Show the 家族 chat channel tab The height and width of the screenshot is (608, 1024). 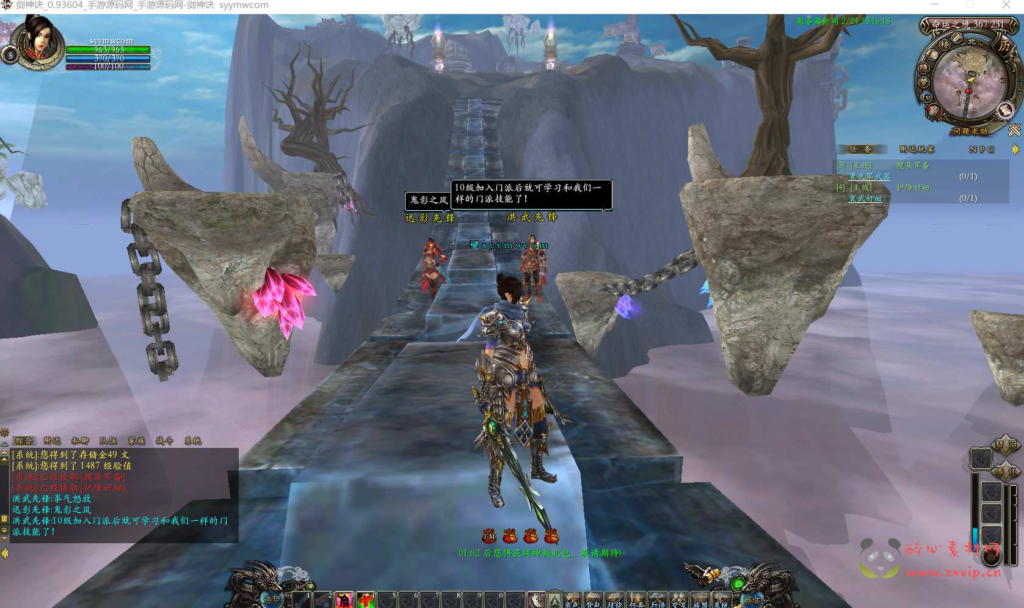tap(136, 440)
